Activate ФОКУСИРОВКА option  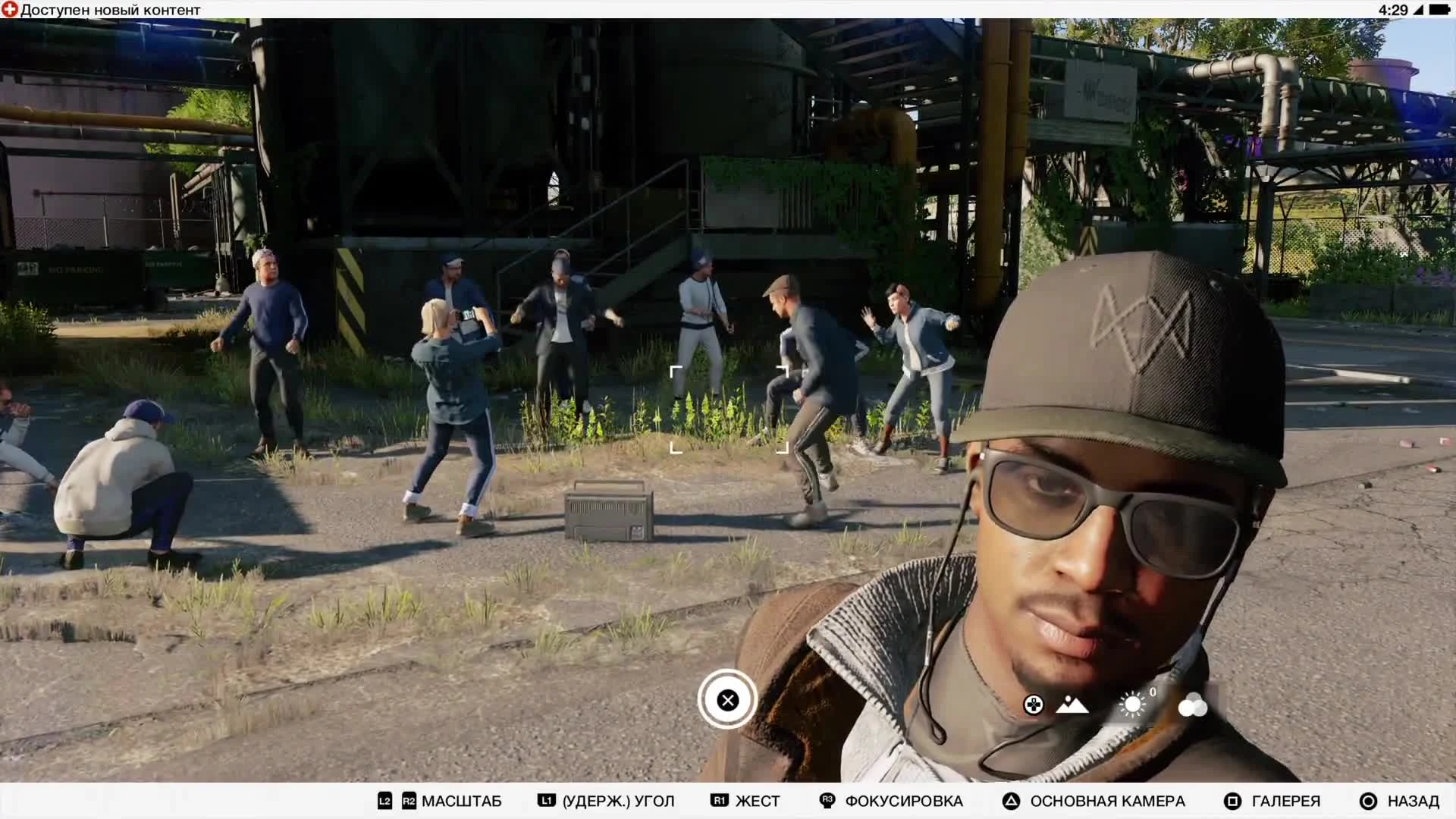(904, 801)
